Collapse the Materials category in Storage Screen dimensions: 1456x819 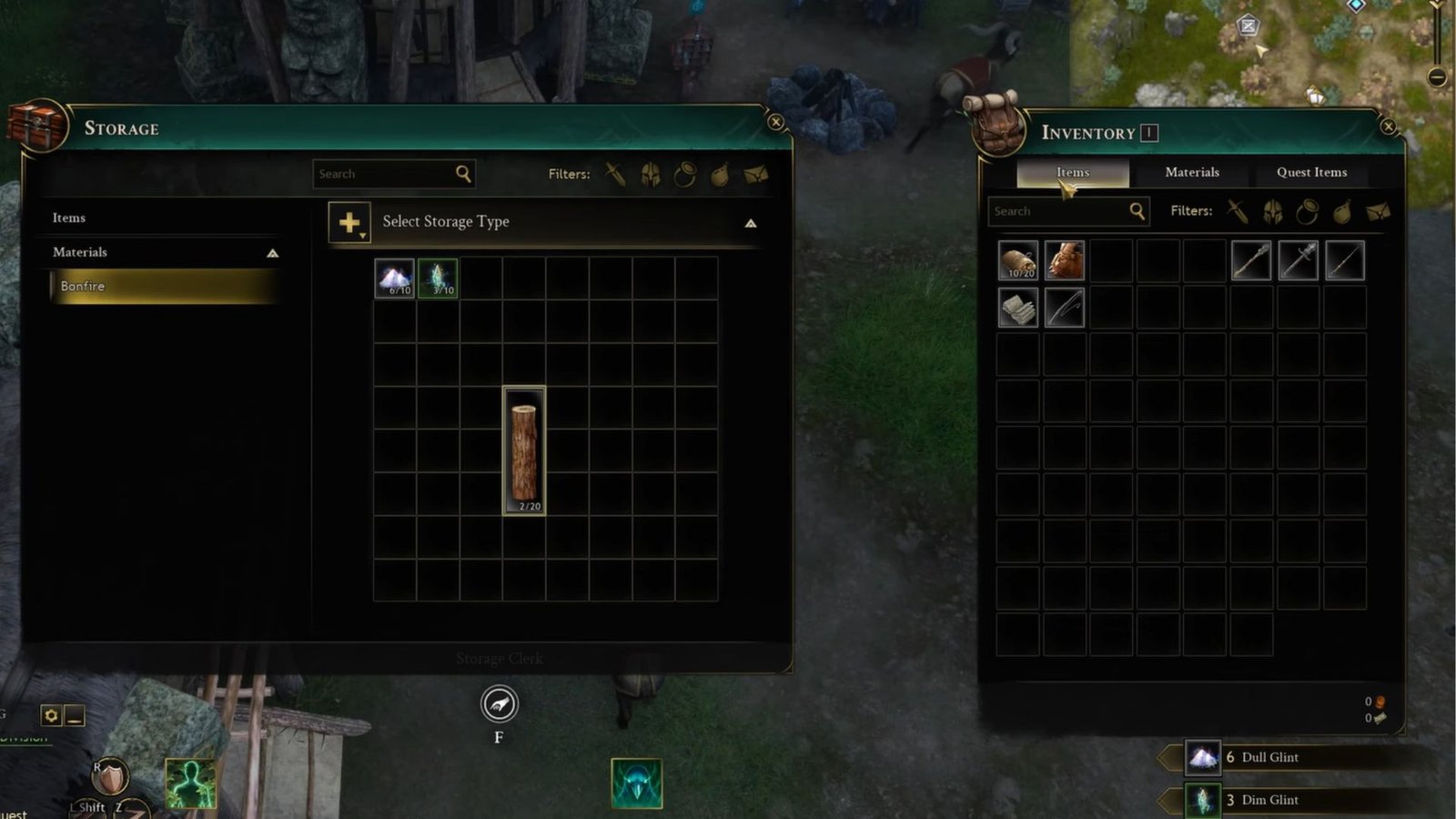[272, 253]
